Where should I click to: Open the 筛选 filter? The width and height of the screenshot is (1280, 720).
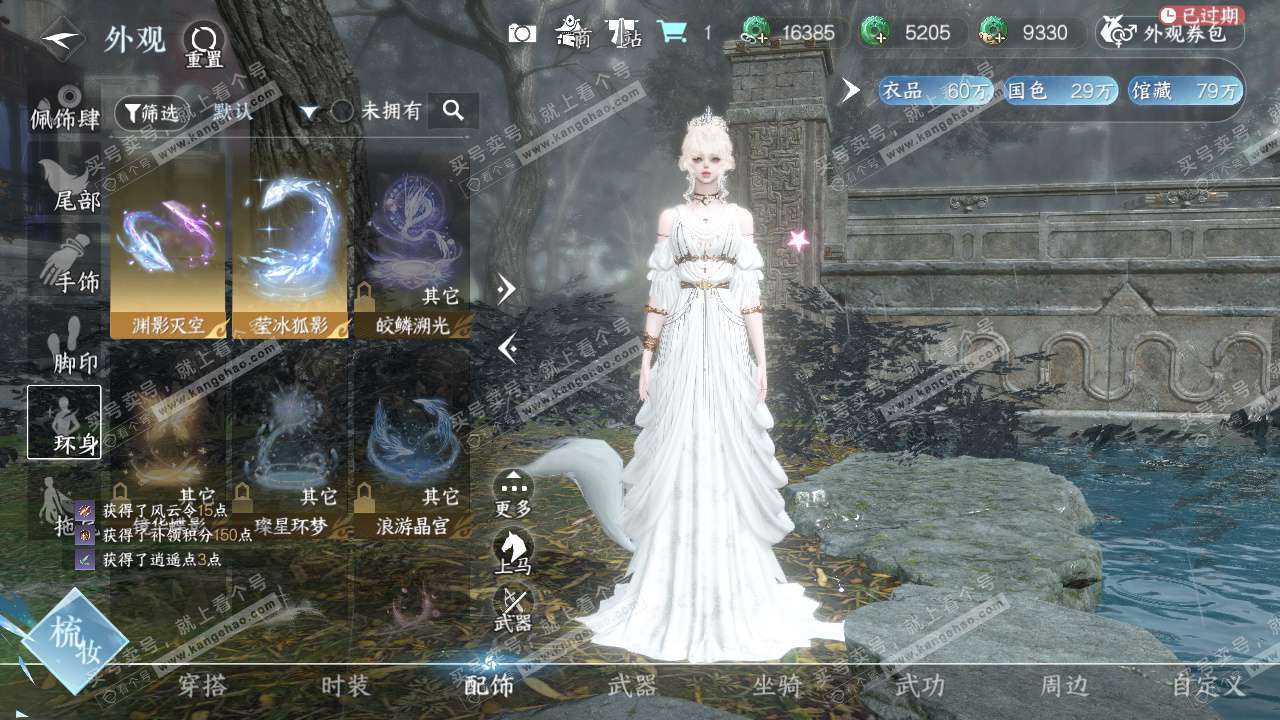click(x=151, y=113)
